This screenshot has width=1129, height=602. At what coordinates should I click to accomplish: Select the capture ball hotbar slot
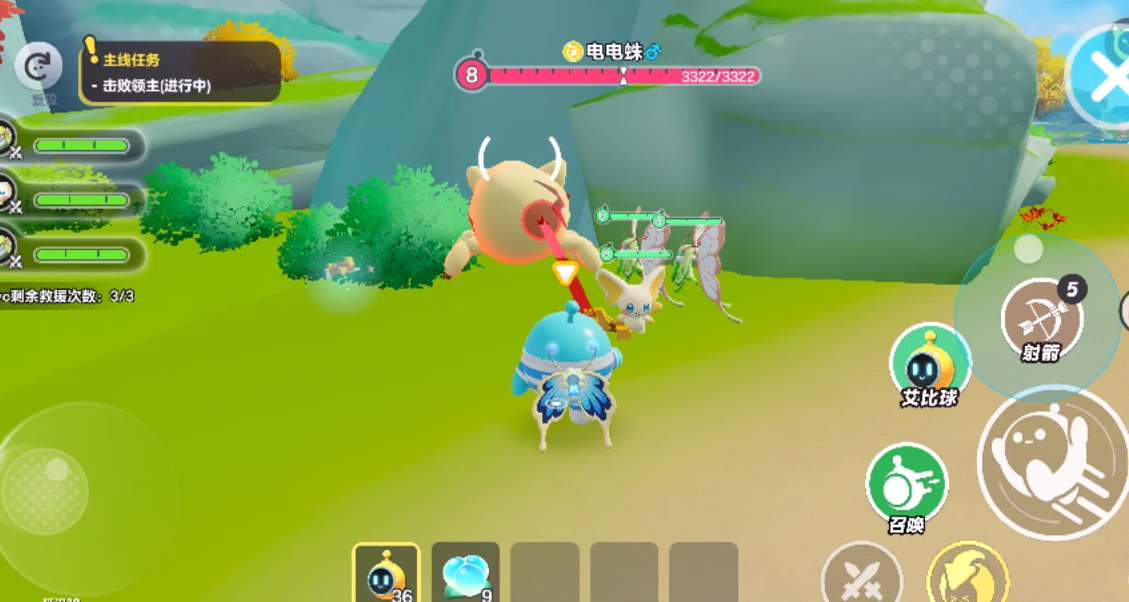click(387, 573)
